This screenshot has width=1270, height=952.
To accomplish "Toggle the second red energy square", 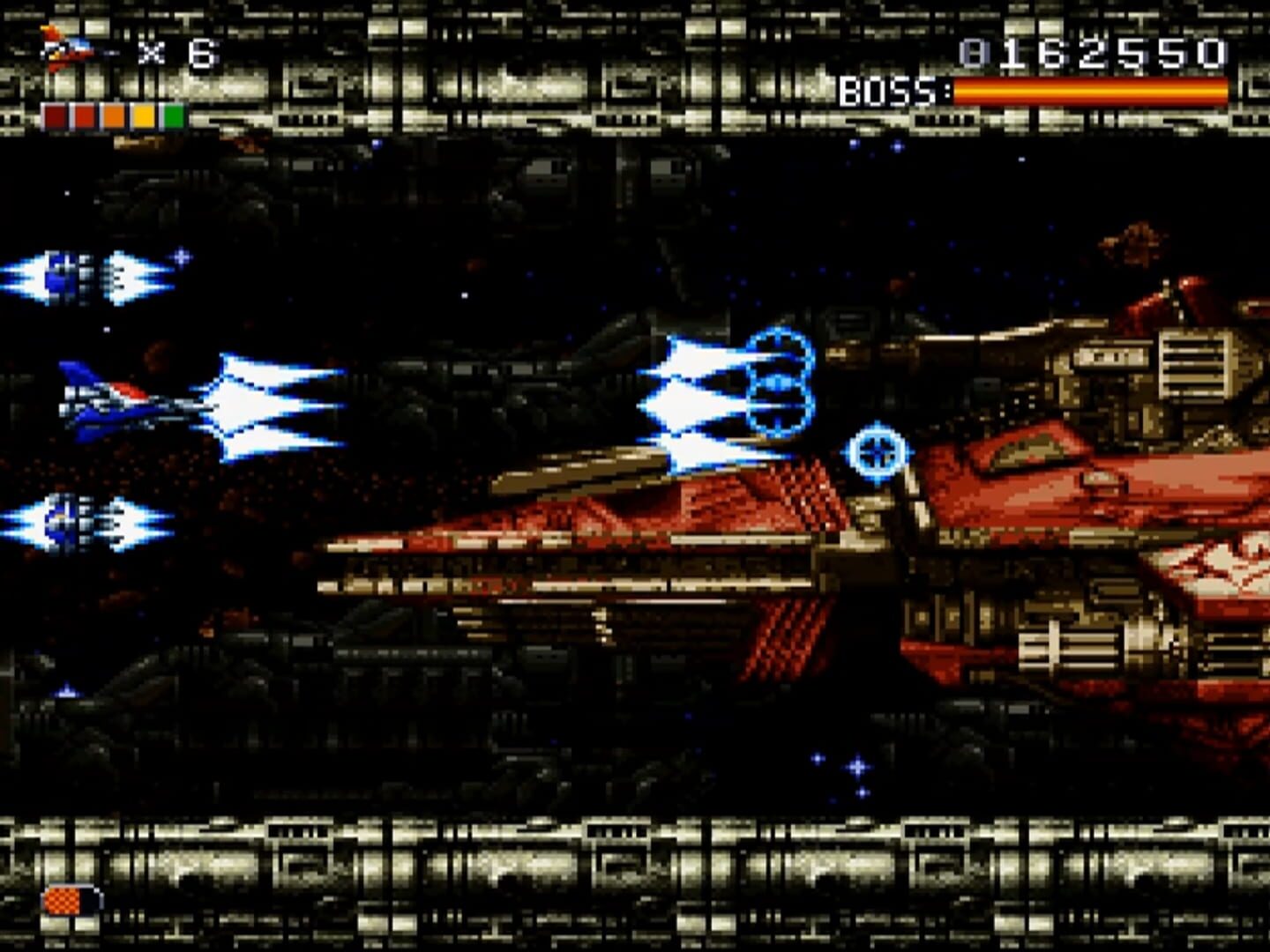I will pyautogui.click(x=86, y=114).
